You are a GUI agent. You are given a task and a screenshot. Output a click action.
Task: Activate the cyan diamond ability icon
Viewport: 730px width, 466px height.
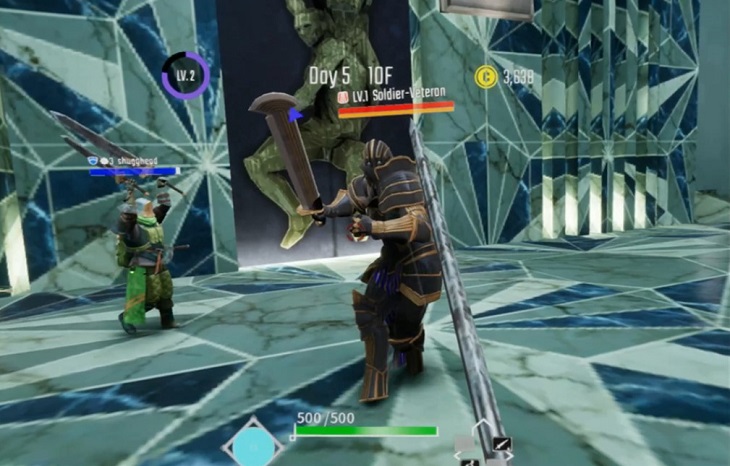(x=253, y=446)
